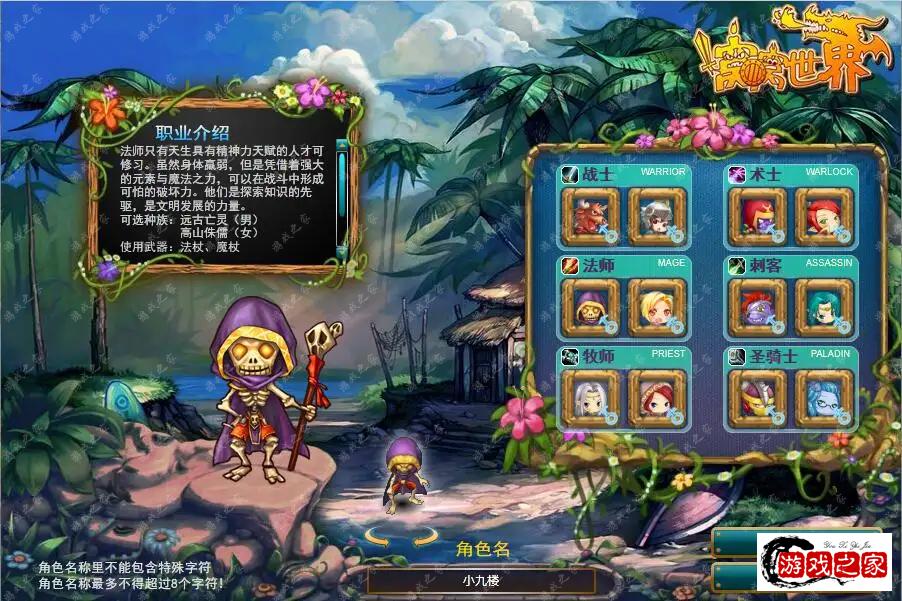
Task: Choose the female Warlock red-haired portrait
Action: click(x=824, y=215)
